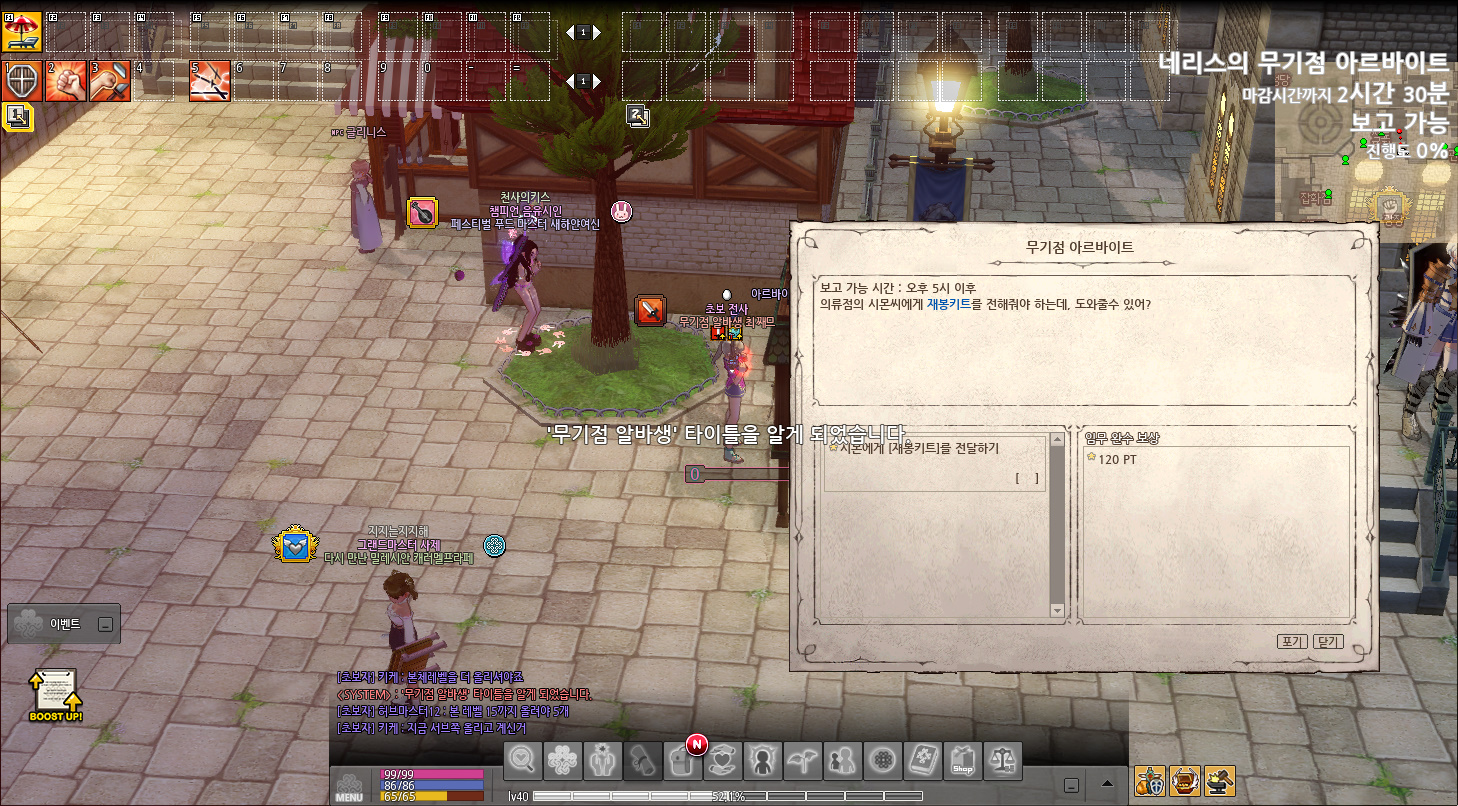This screenshot has width=1458, height=806.
Task: Minimize the 이벤트 event panel
Action: click(105, 624)
